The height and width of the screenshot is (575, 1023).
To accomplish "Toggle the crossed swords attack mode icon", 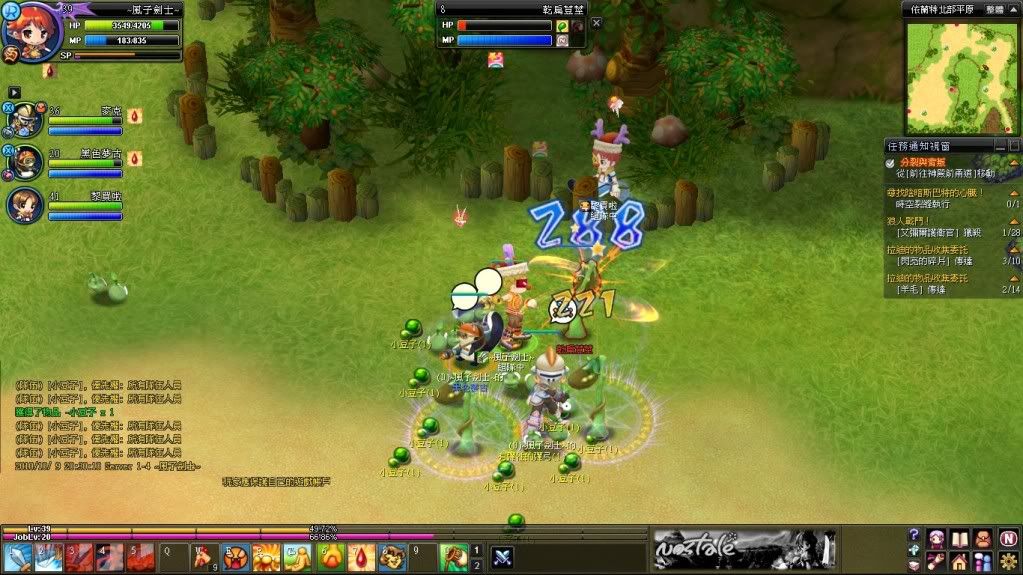I will [x=502, y=557].
